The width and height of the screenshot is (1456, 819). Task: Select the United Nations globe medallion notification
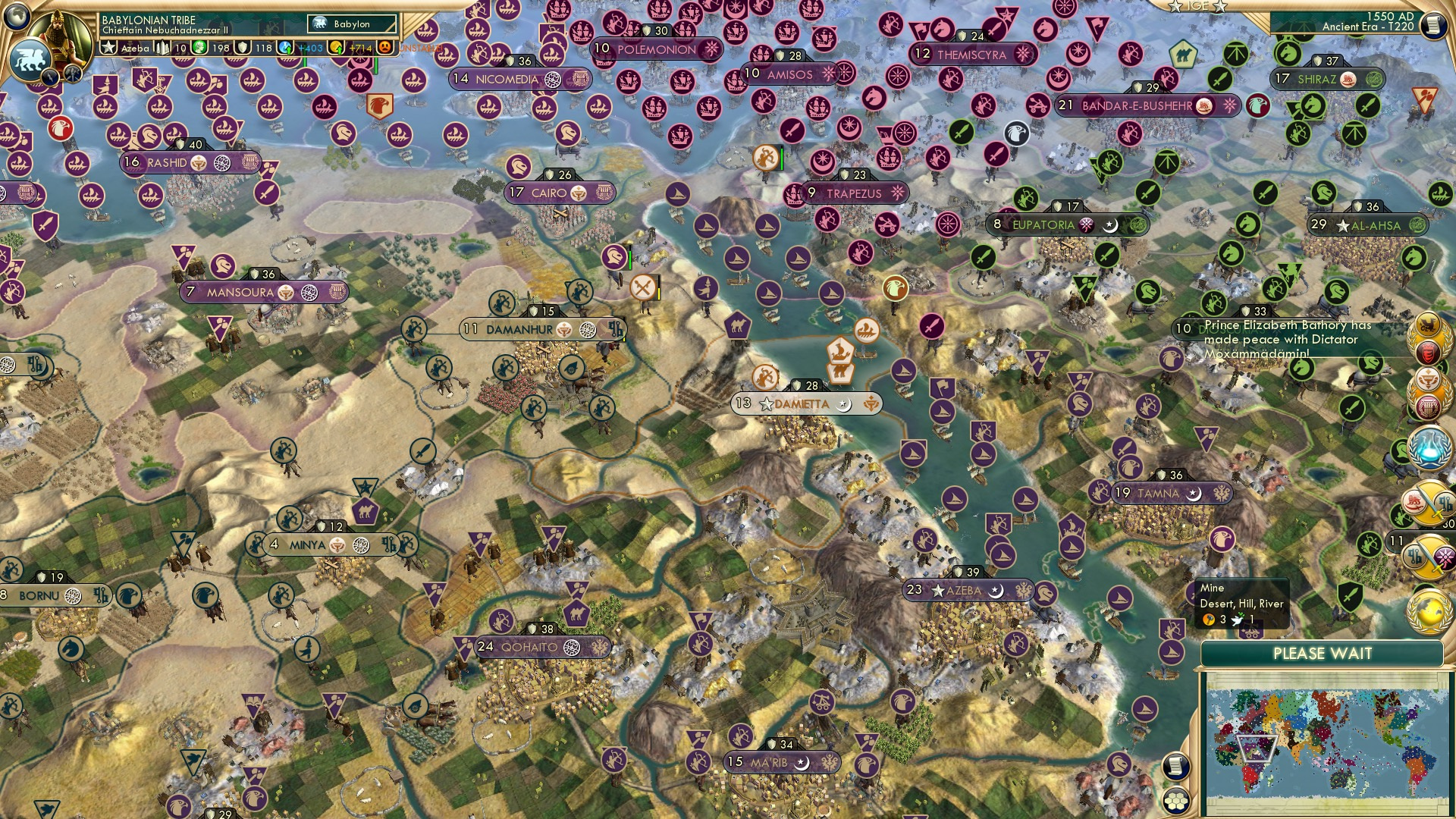pyautogui.click(x=1429, y=610)
